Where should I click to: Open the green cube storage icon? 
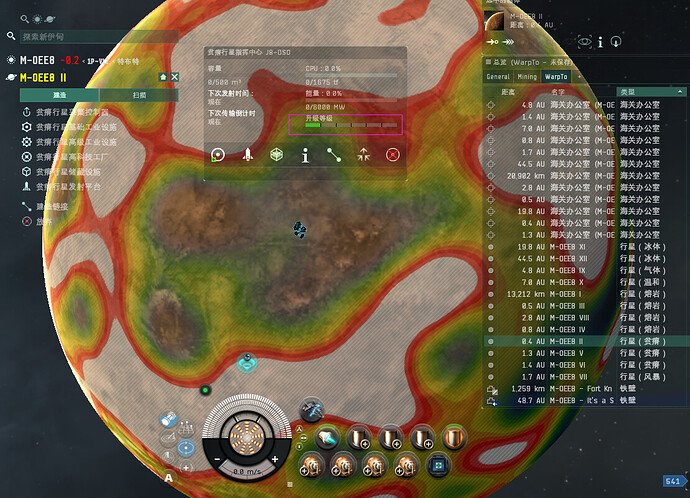[x=276, y=155]
